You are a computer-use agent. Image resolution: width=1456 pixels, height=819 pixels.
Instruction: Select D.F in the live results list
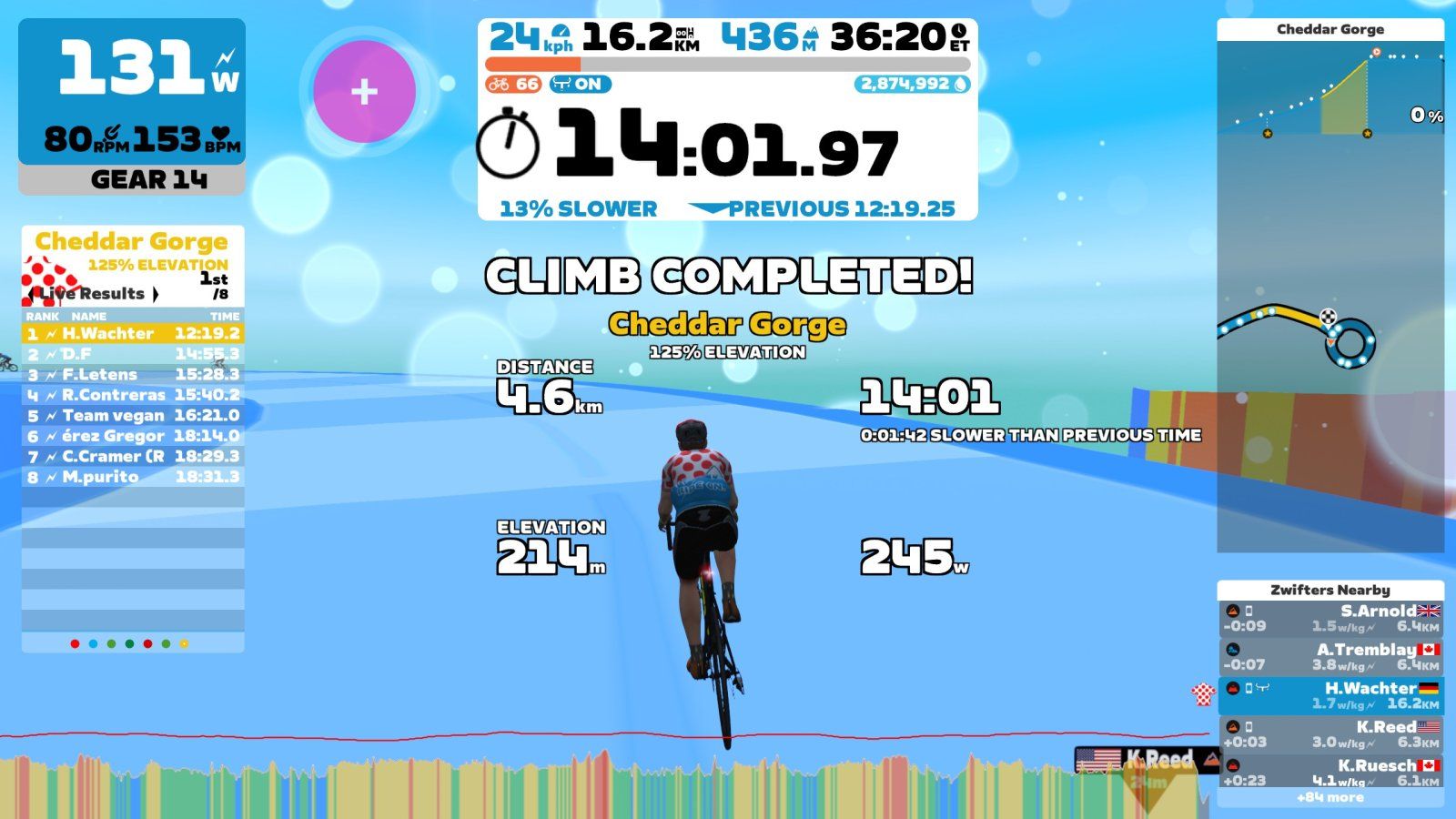pos(133,354)
